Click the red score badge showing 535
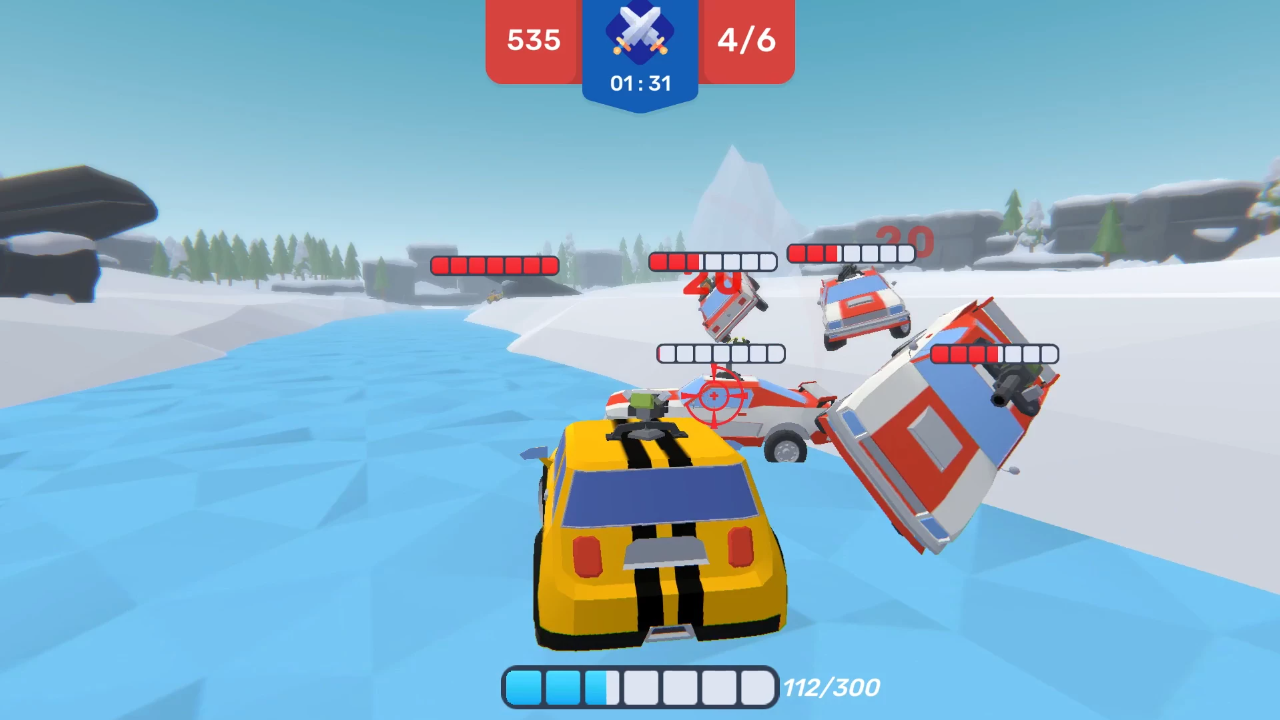Screen dimensions: 1280x720 point(533,41)
